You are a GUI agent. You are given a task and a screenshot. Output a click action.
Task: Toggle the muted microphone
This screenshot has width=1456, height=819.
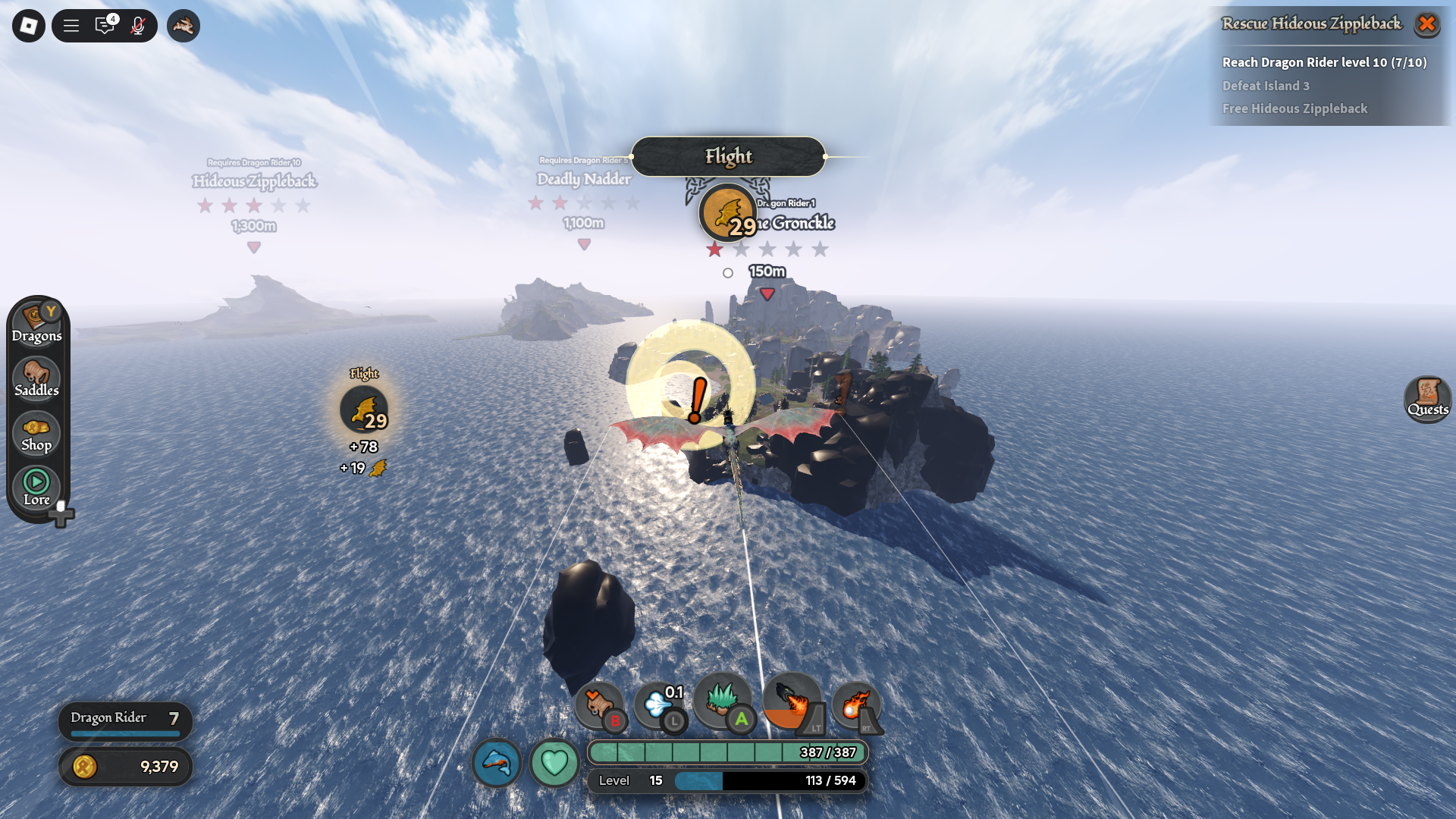point(138,26)
